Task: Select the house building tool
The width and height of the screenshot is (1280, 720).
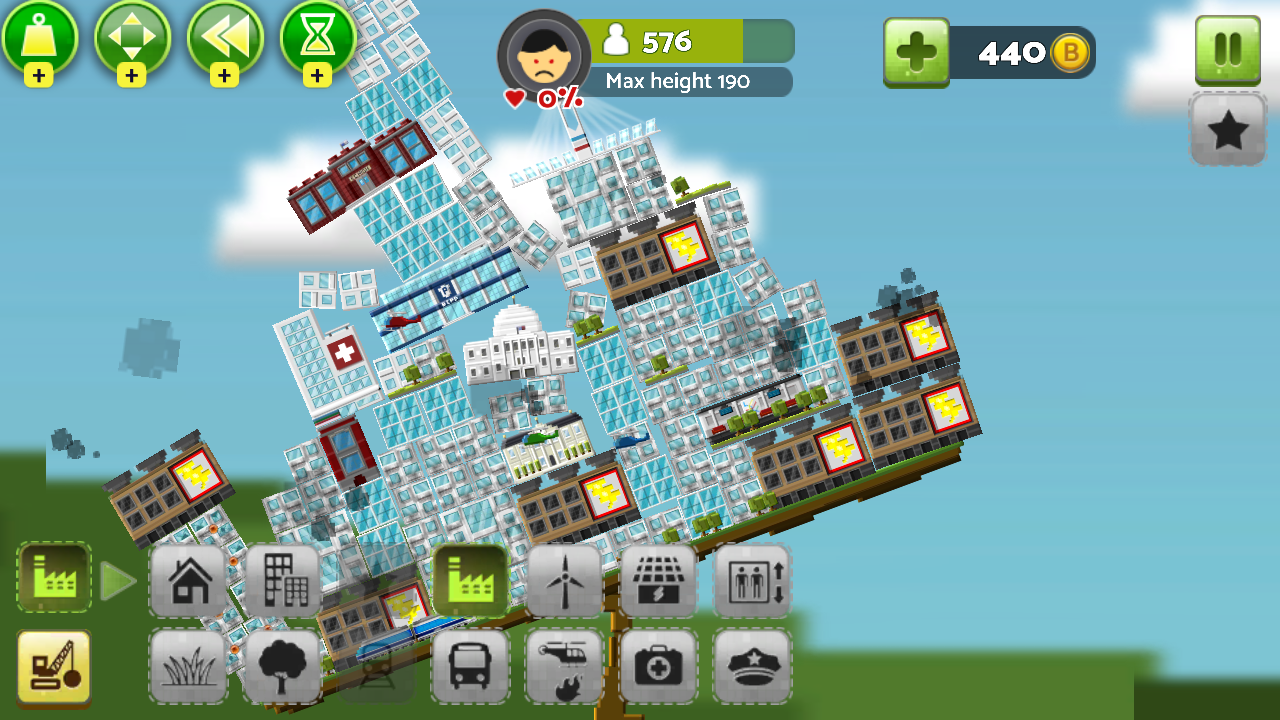Action: click(187, 580)
